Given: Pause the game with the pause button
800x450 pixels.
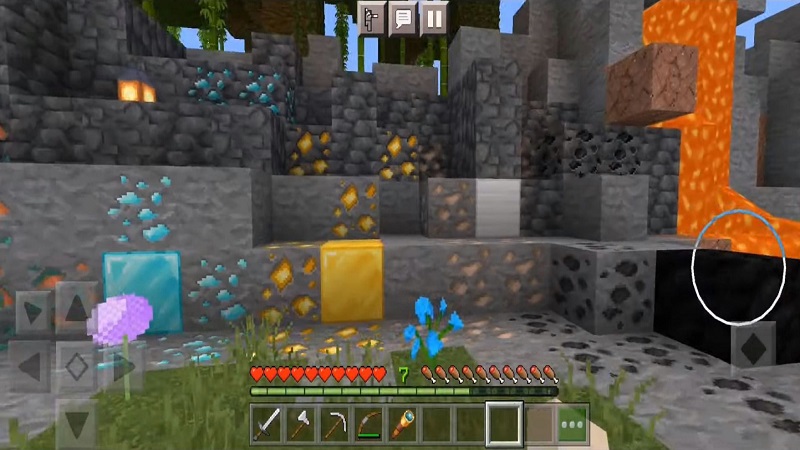Looking at the screenshot, I should click(x=433, y=19).
